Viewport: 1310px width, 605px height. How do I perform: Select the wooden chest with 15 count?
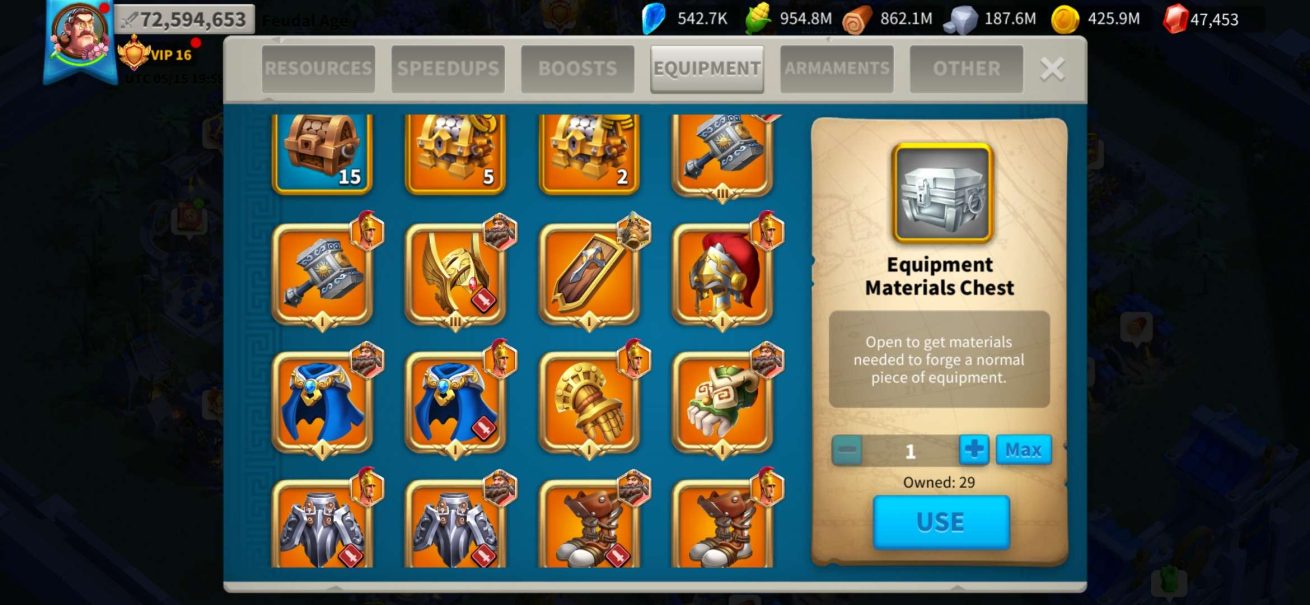322,152
